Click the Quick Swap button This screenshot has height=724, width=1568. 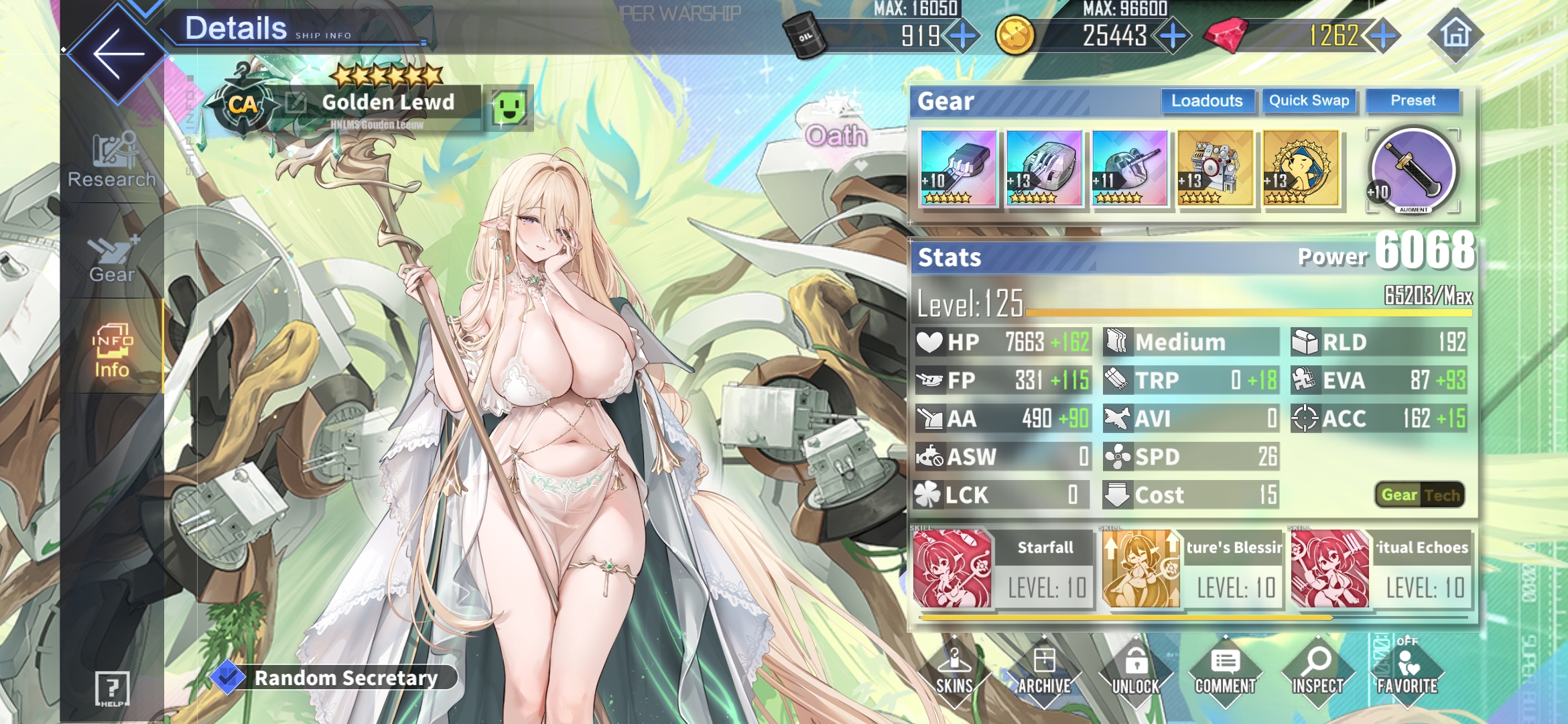click(1309, 101)
